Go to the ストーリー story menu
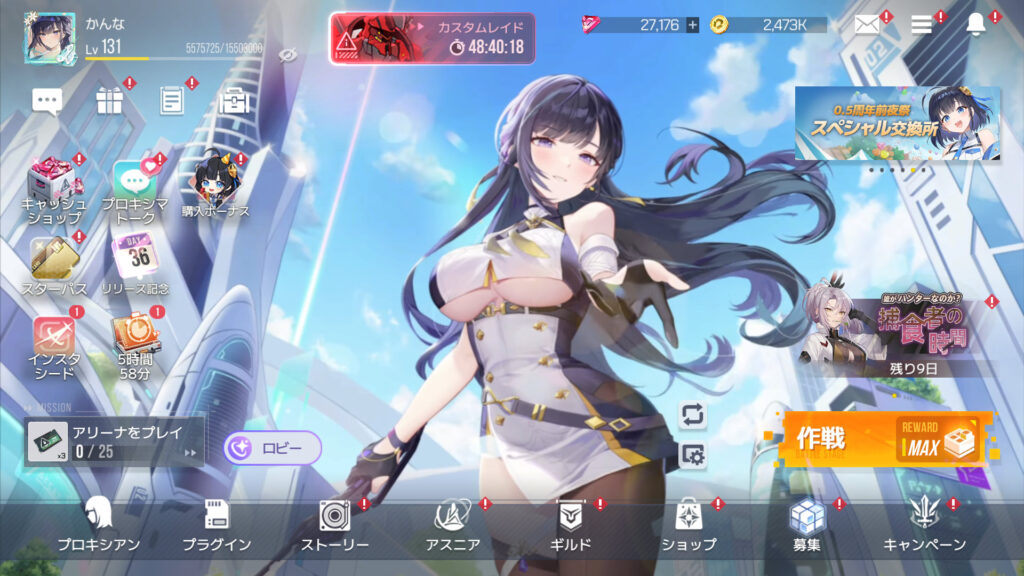This screenshot has width=1024, height=576. [335, 524]
